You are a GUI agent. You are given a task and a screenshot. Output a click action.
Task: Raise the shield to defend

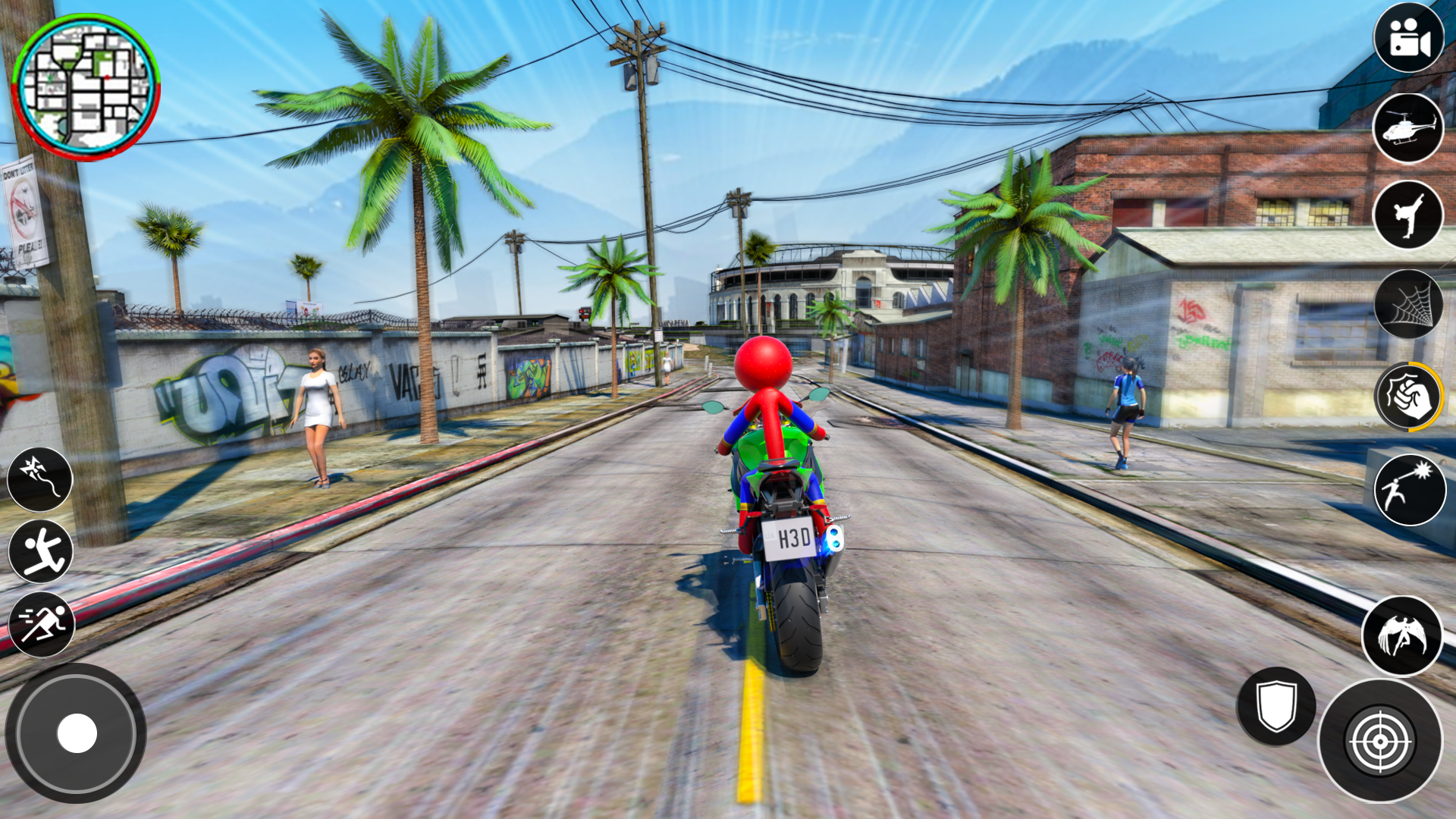(x=1276, y=705)
